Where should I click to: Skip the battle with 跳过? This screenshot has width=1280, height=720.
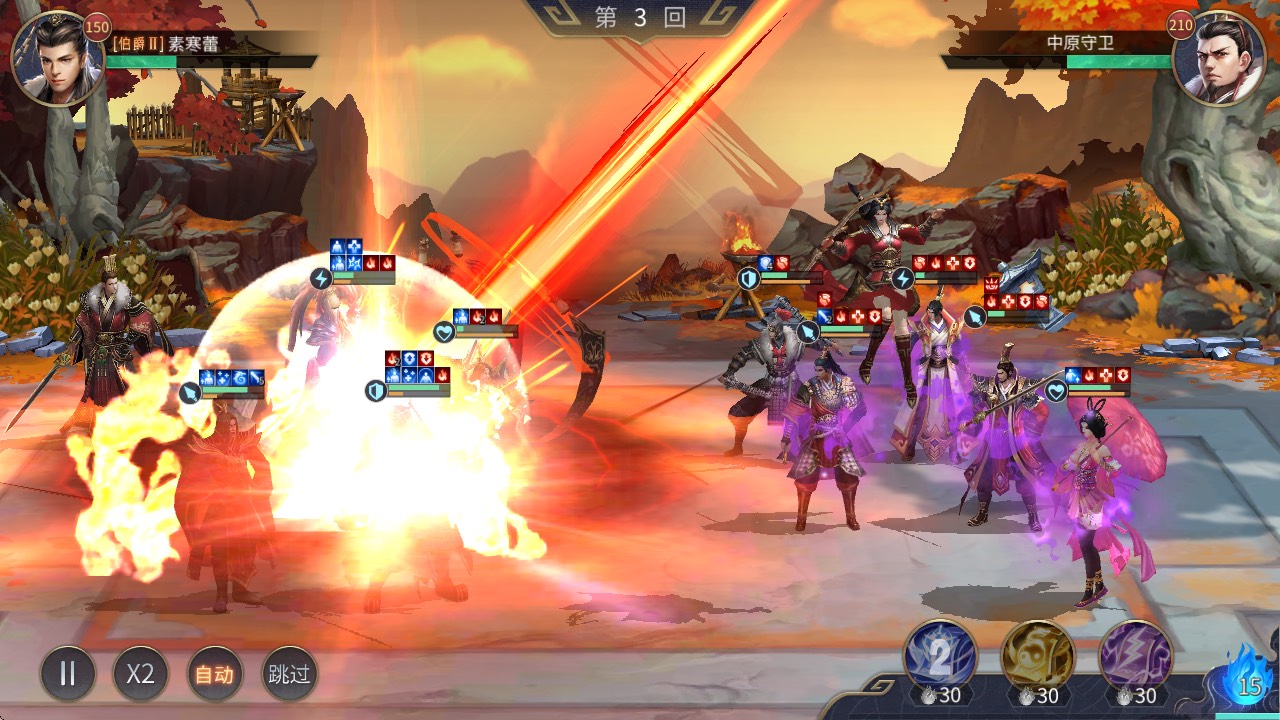click(x=288, y=673)
